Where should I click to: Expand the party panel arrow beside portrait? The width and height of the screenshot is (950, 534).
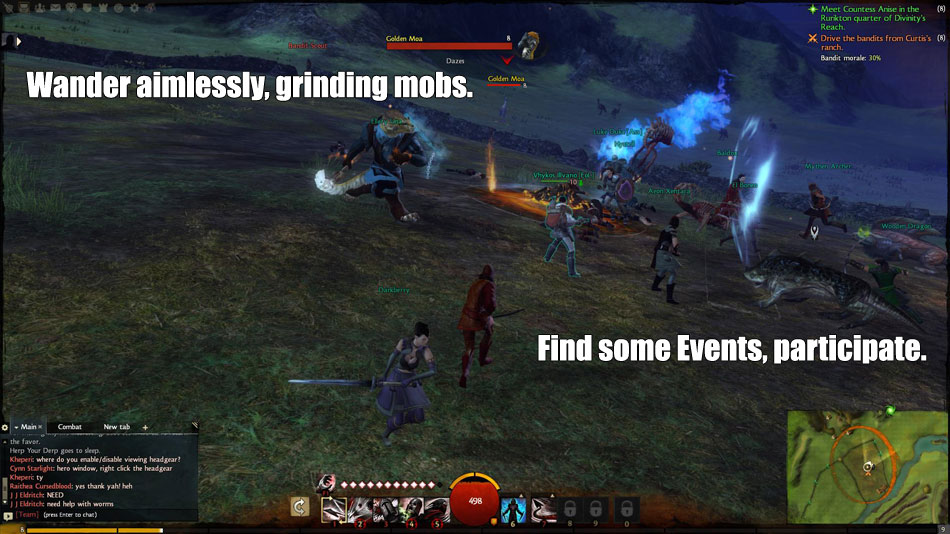[18, 42]
